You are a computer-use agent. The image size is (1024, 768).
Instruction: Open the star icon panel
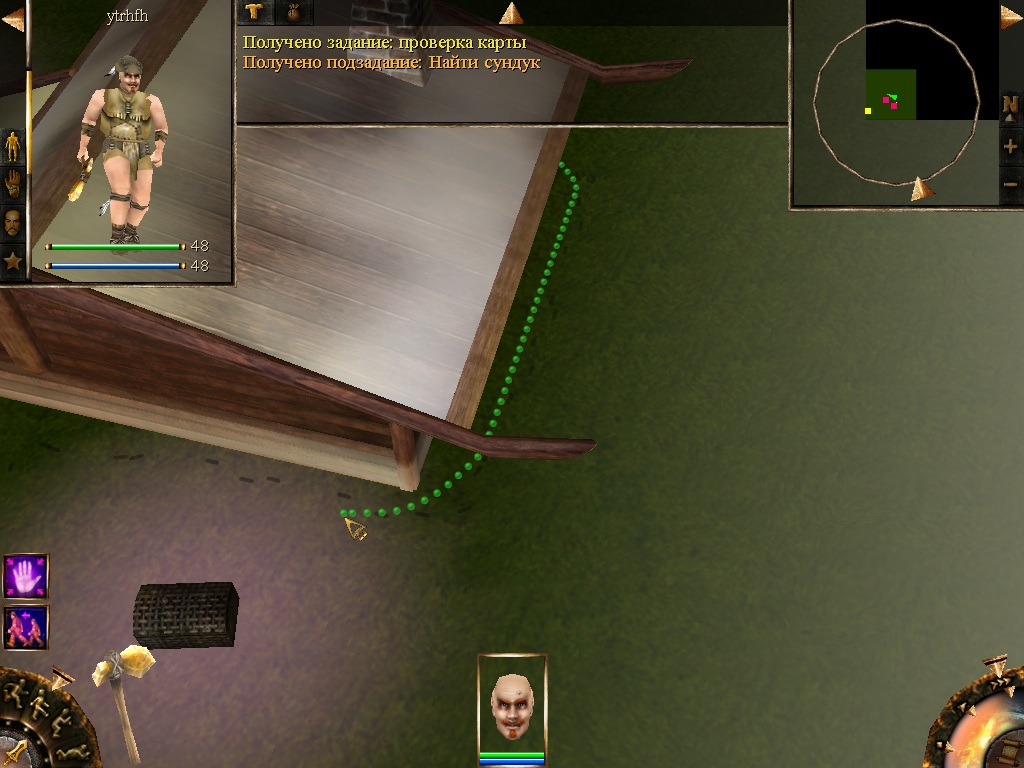[x=13, y=262]
